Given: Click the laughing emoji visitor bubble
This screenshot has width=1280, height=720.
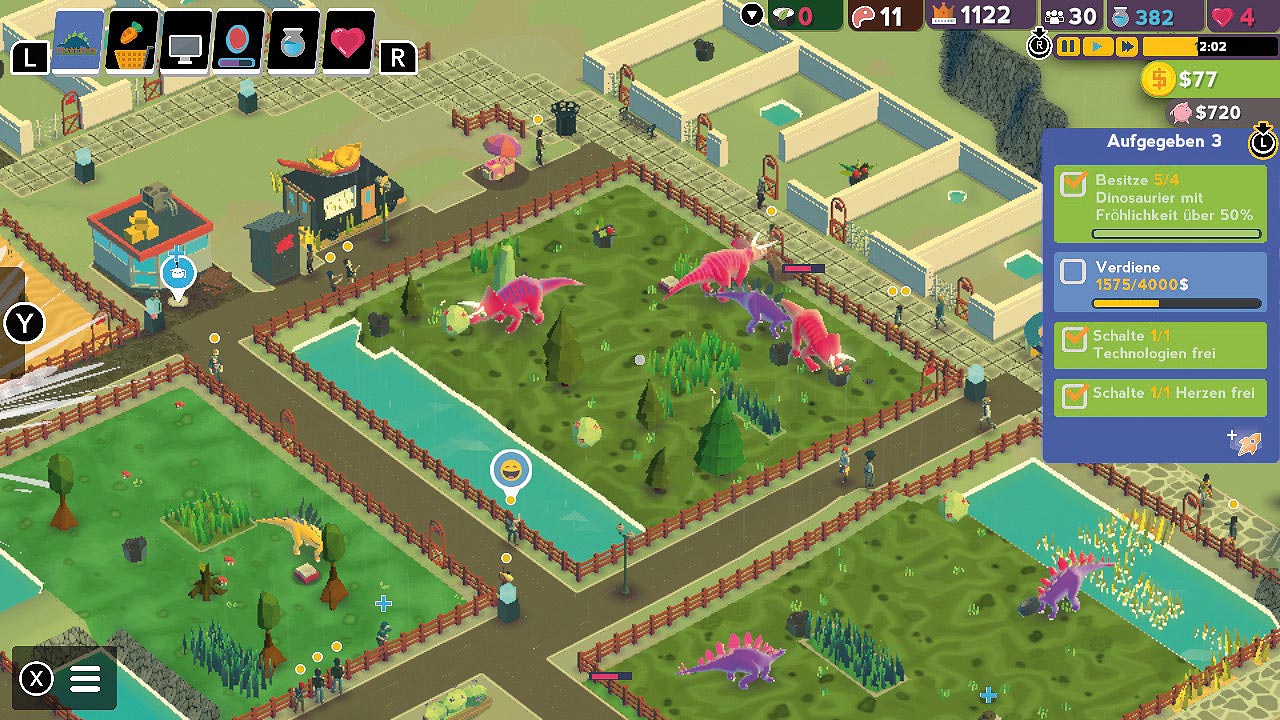Looking at the screenshot, I should point(511,470).
